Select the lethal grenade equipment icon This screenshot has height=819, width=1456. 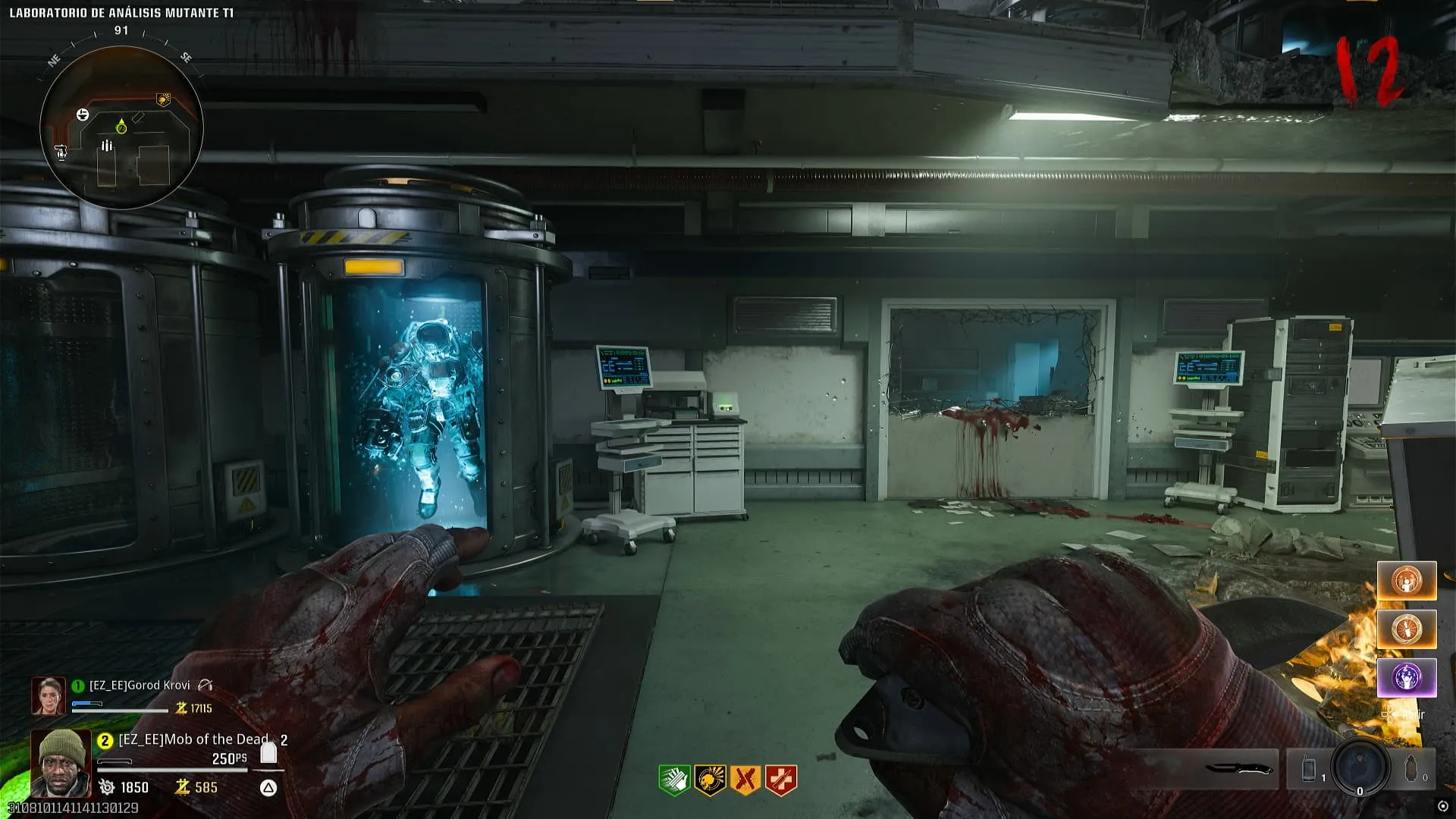[x=1410, y=769]
